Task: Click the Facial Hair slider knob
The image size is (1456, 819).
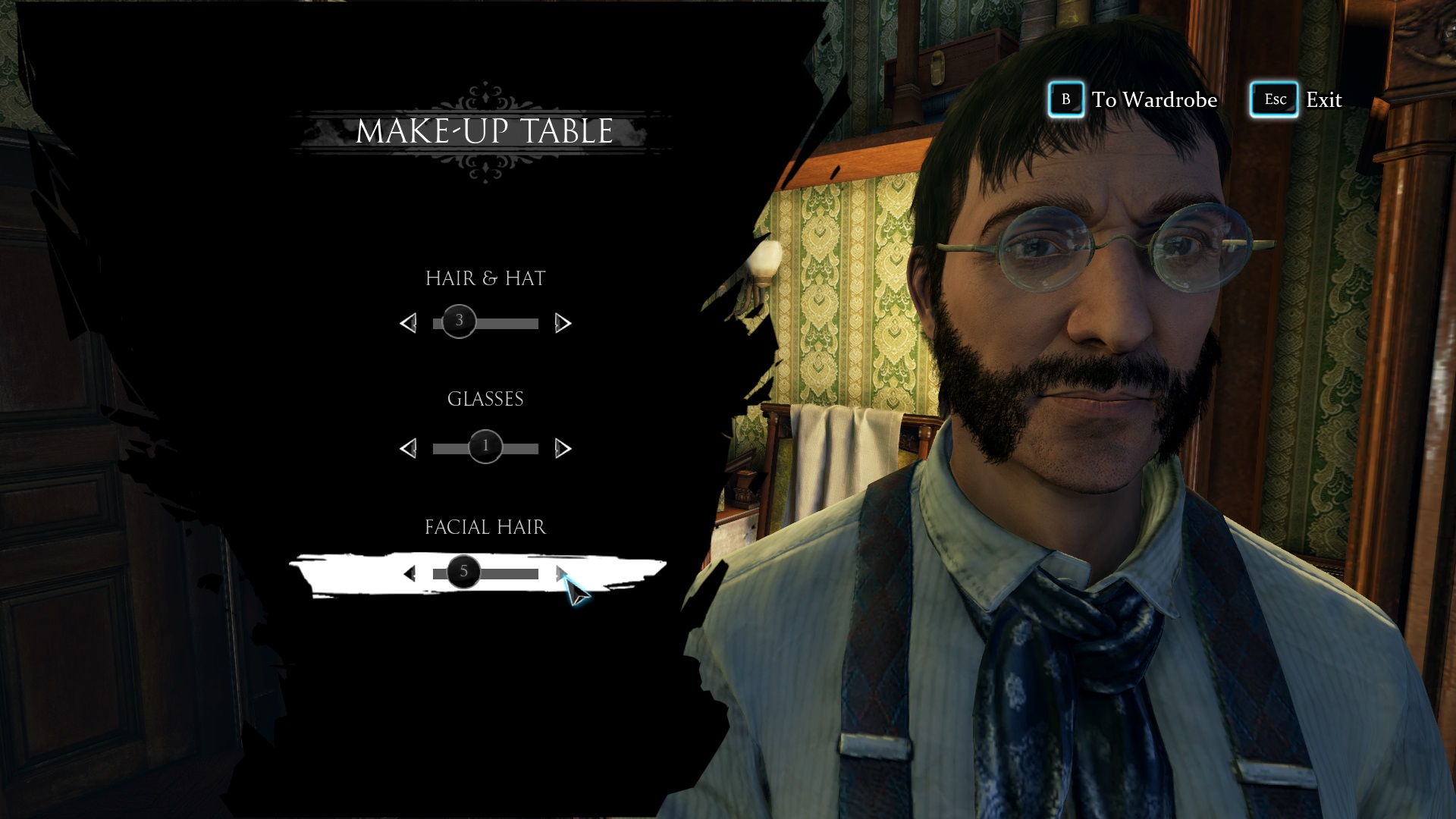Action: pos(463,572)
